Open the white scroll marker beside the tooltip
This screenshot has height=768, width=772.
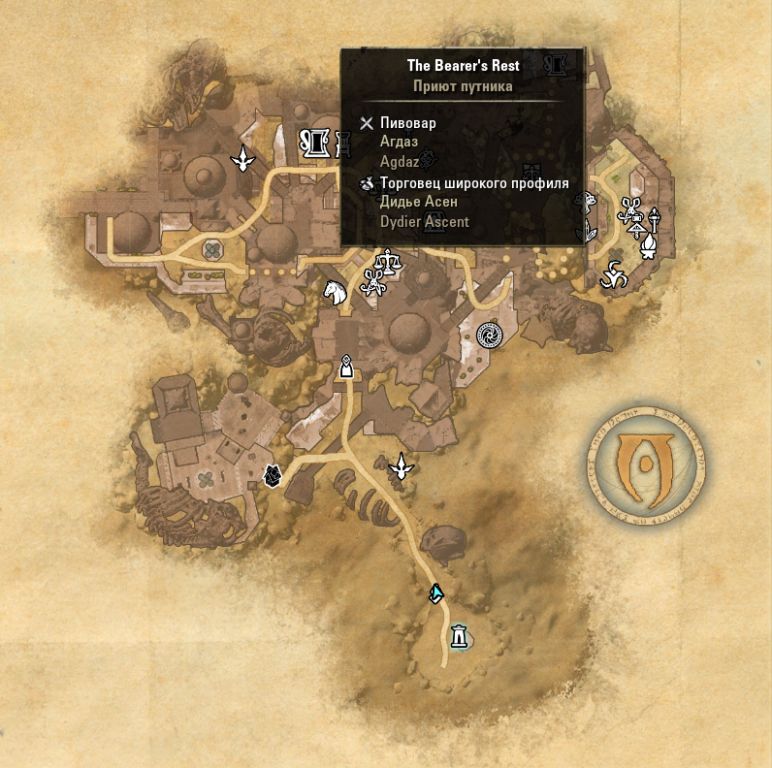tap(316, 145)
